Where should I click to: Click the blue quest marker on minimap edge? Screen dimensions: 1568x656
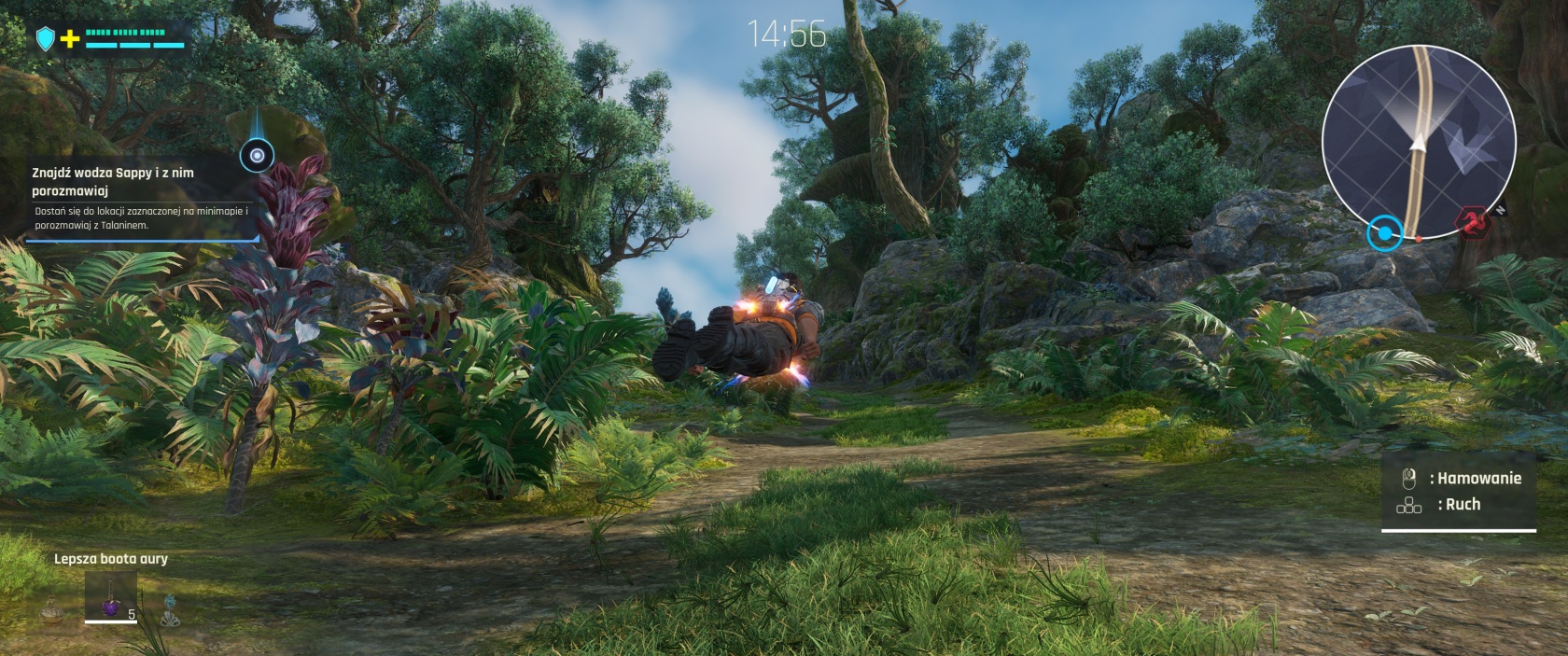[1385, 233]
